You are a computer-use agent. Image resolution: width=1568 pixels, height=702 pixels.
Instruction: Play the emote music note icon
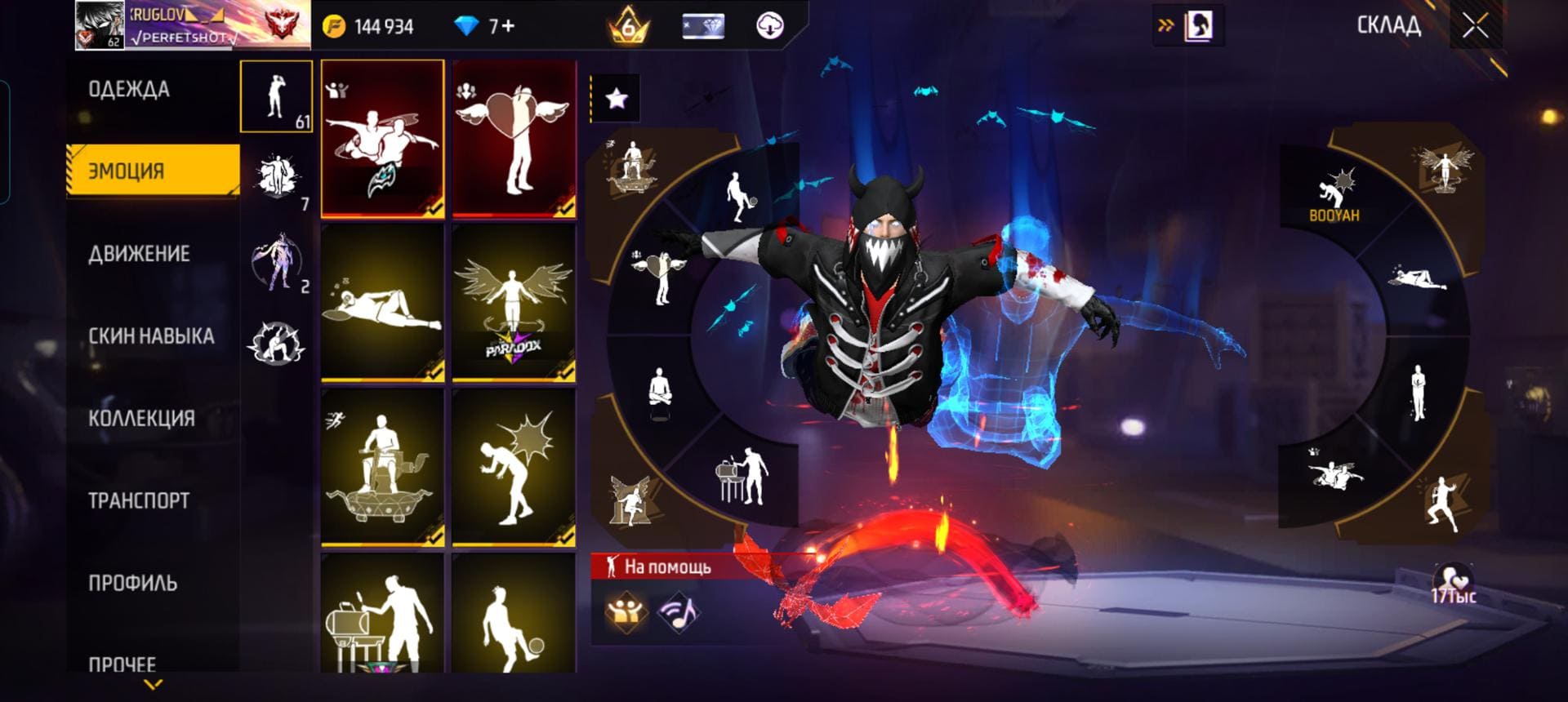click(679, 613)
